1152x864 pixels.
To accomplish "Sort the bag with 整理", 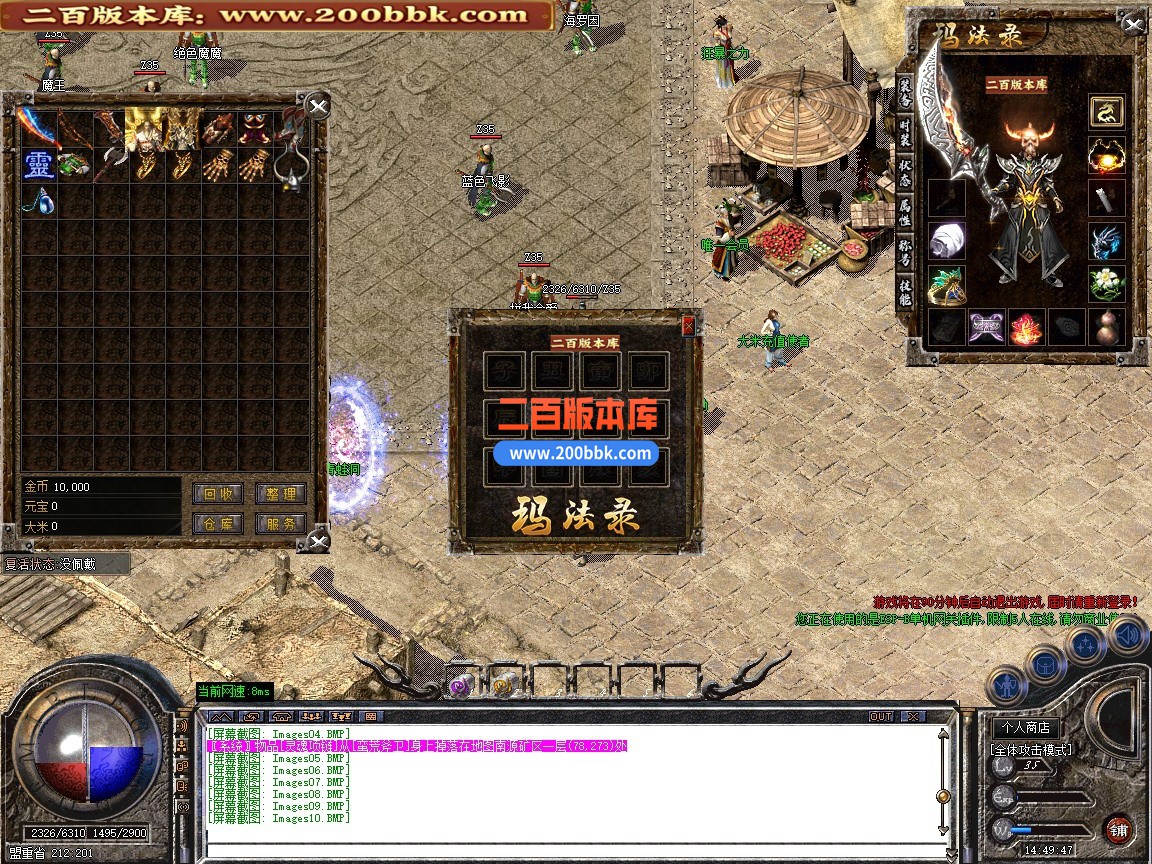I will (280, 494).
